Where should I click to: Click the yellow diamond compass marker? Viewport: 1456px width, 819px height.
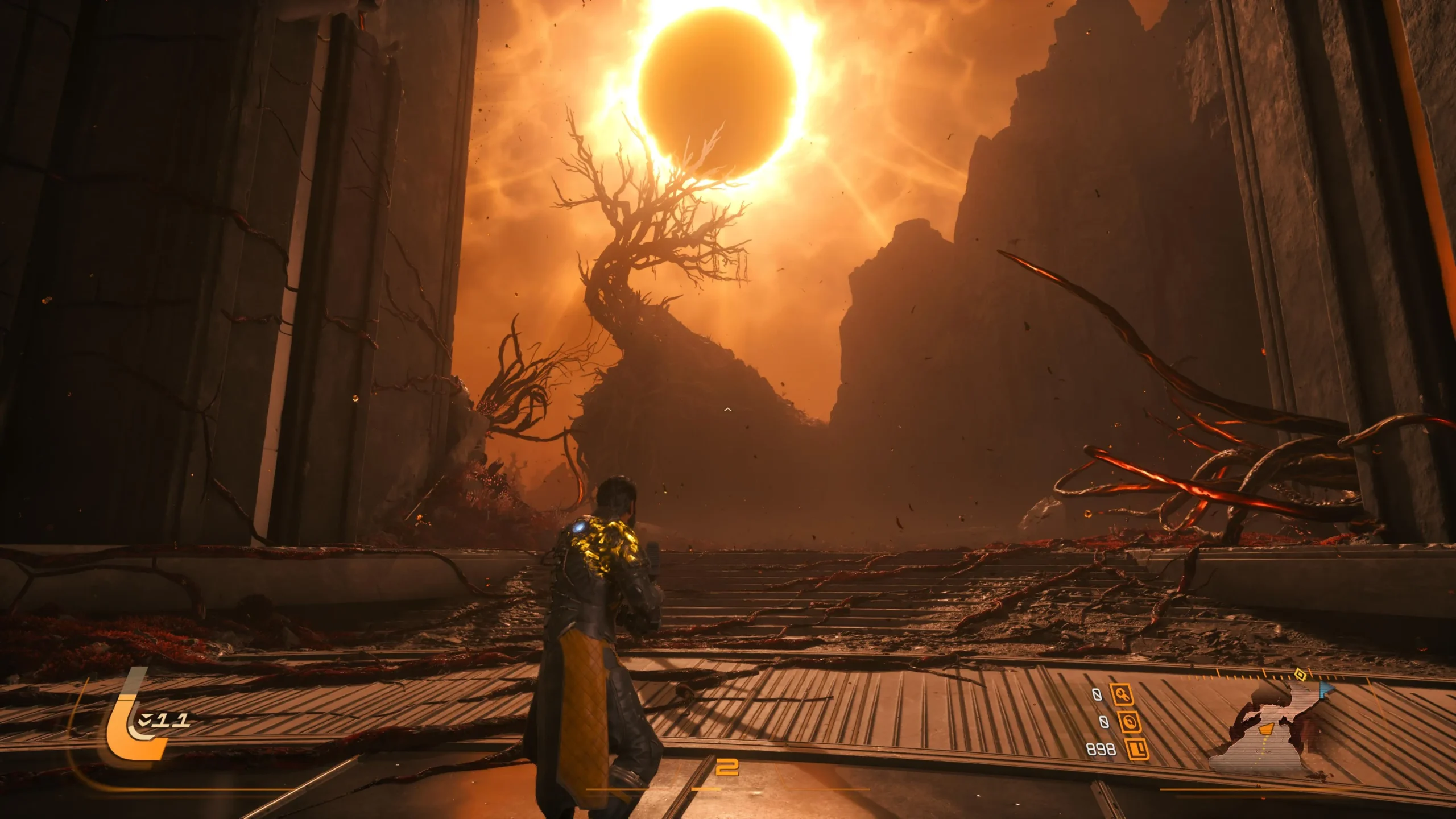pyautogui.click(x=1299, y=675)
